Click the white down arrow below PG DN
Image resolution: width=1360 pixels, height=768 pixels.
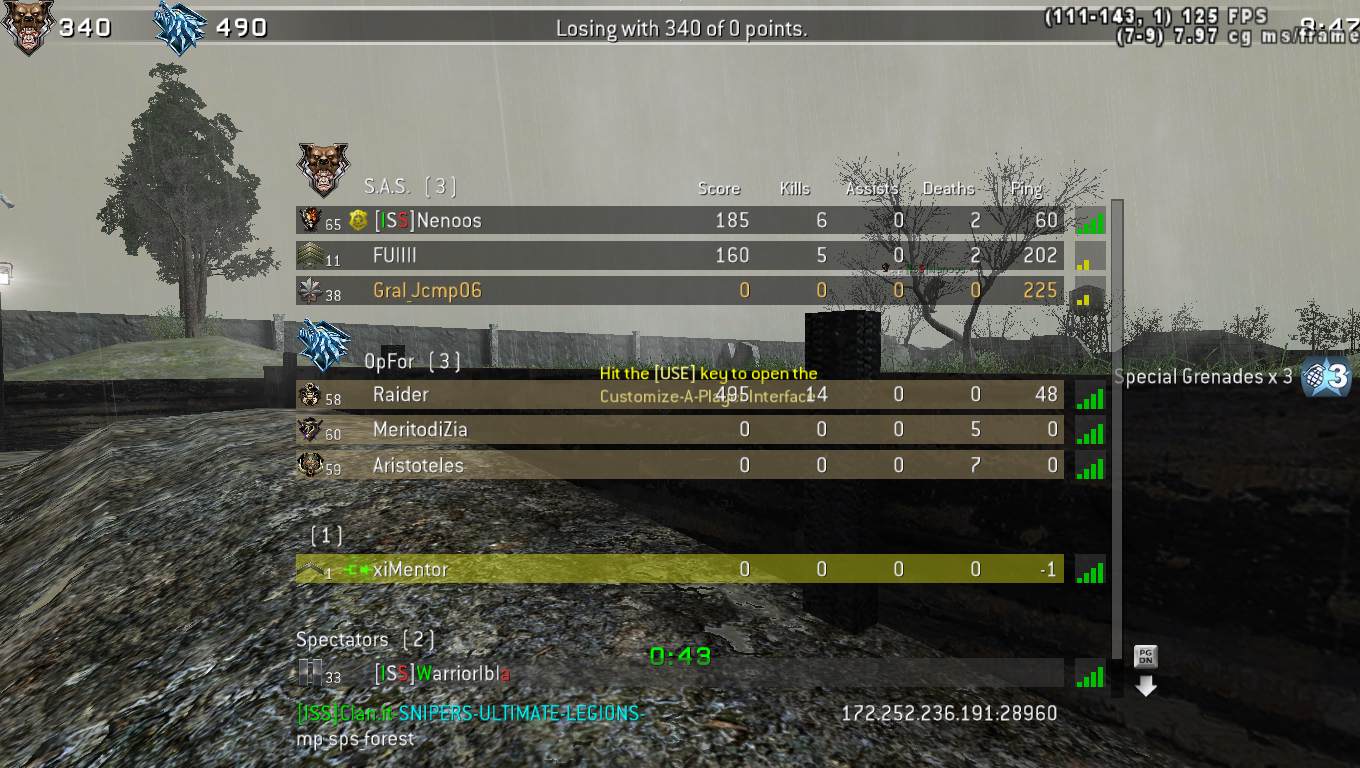tap(1144, 686)
